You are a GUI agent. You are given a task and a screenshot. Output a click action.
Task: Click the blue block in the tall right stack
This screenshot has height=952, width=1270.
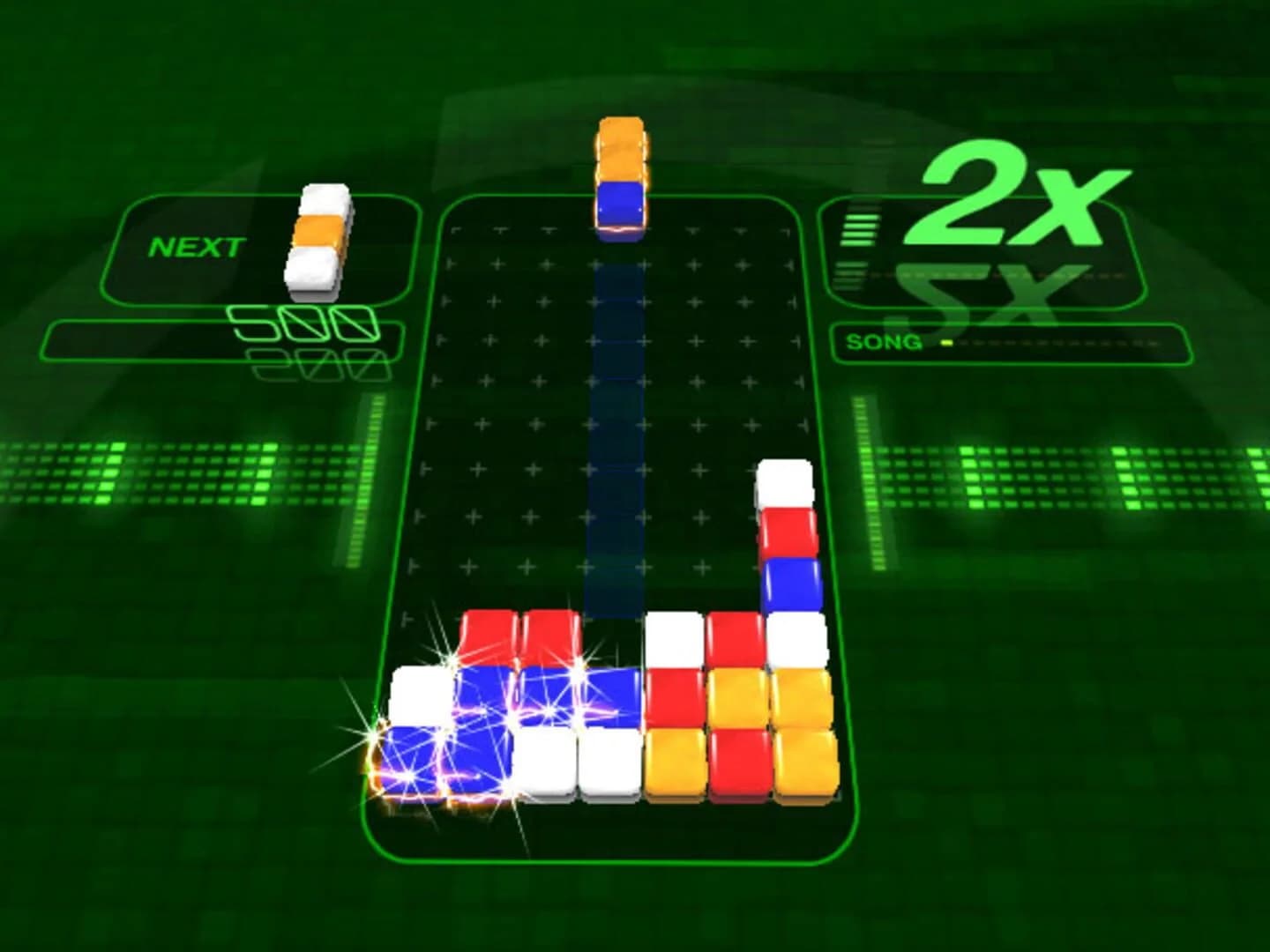pos(788,582)
